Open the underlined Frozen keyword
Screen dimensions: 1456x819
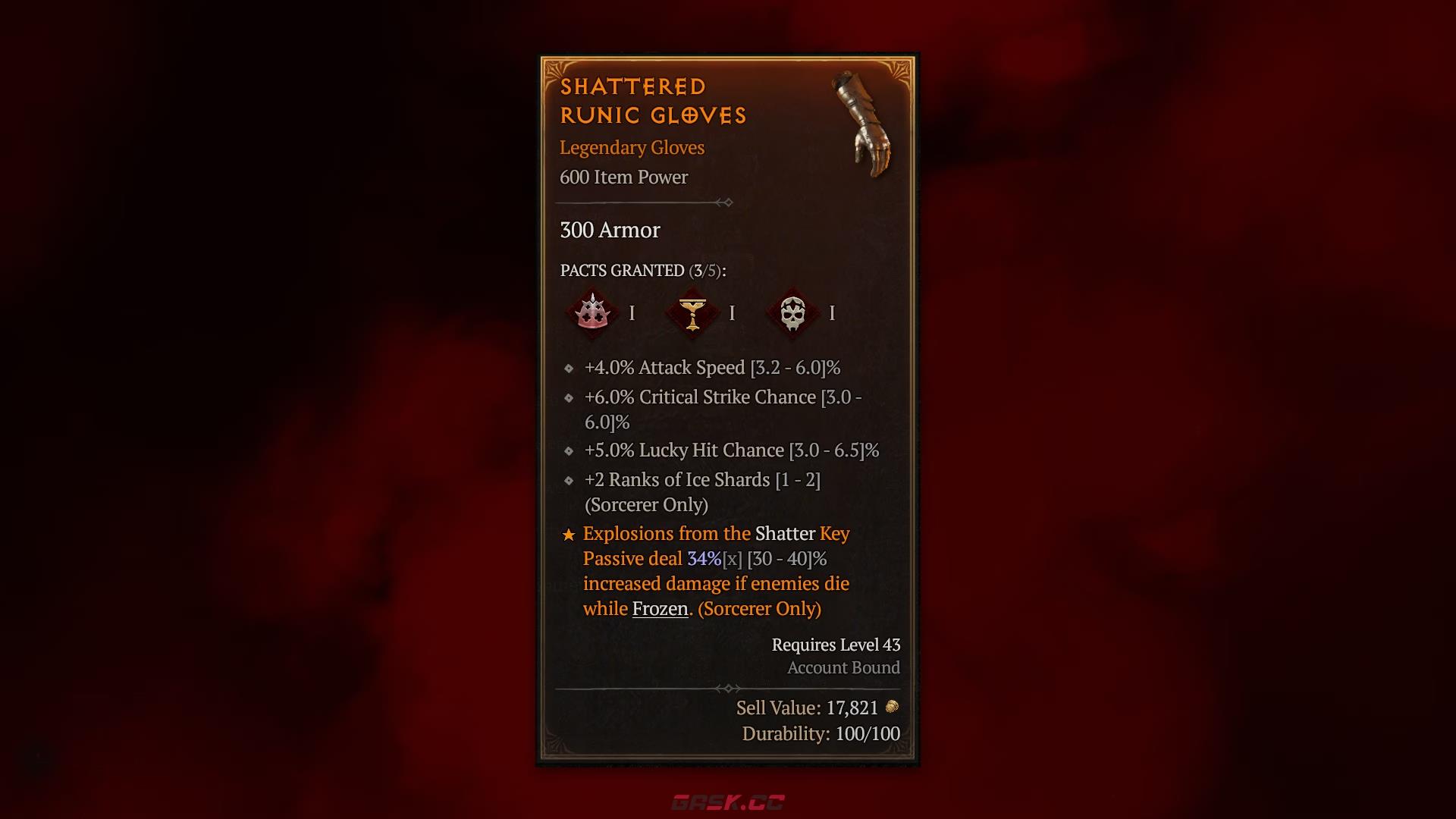click(x=660, y=609)
